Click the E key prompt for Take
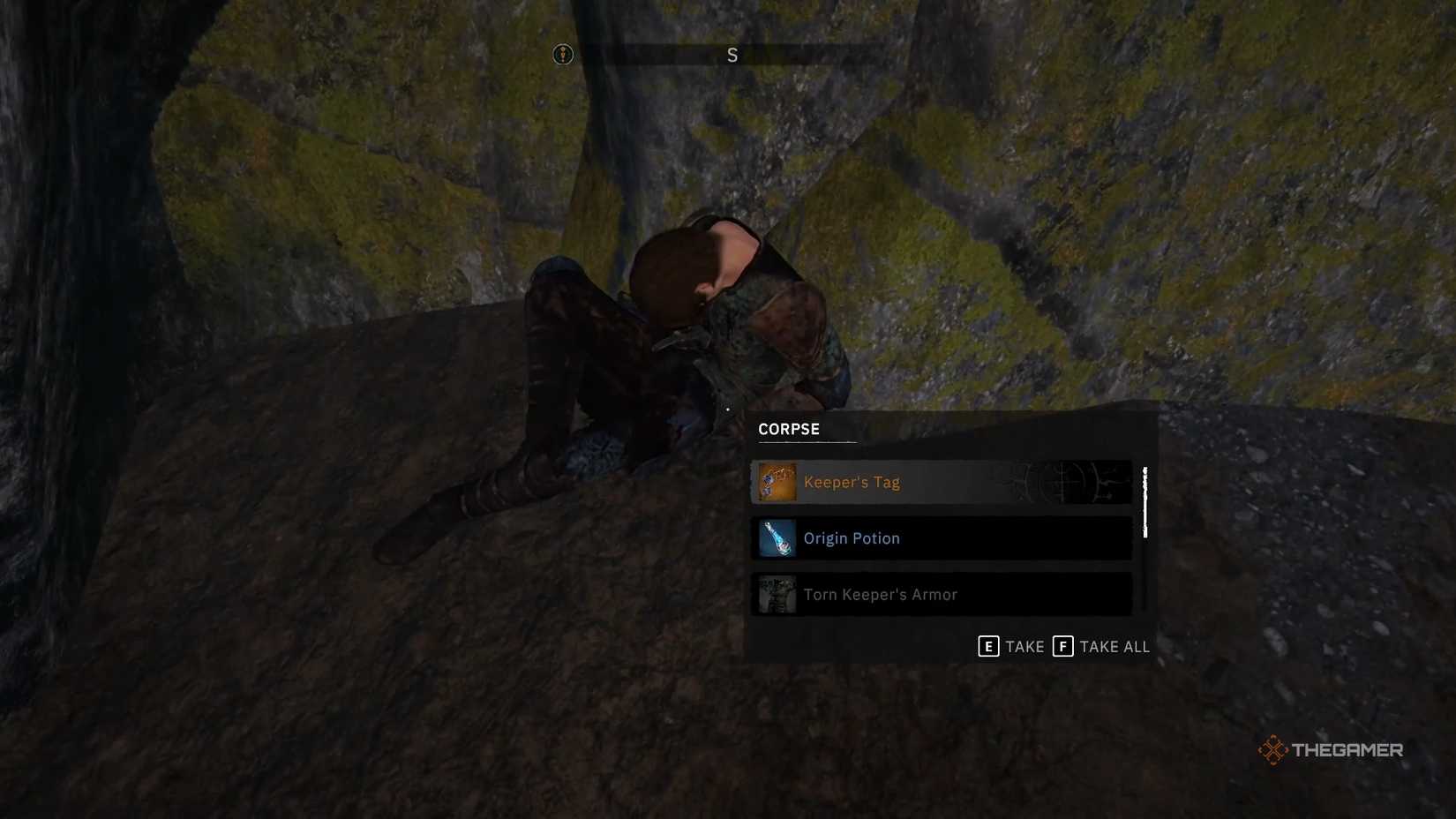 coord(990,646)
